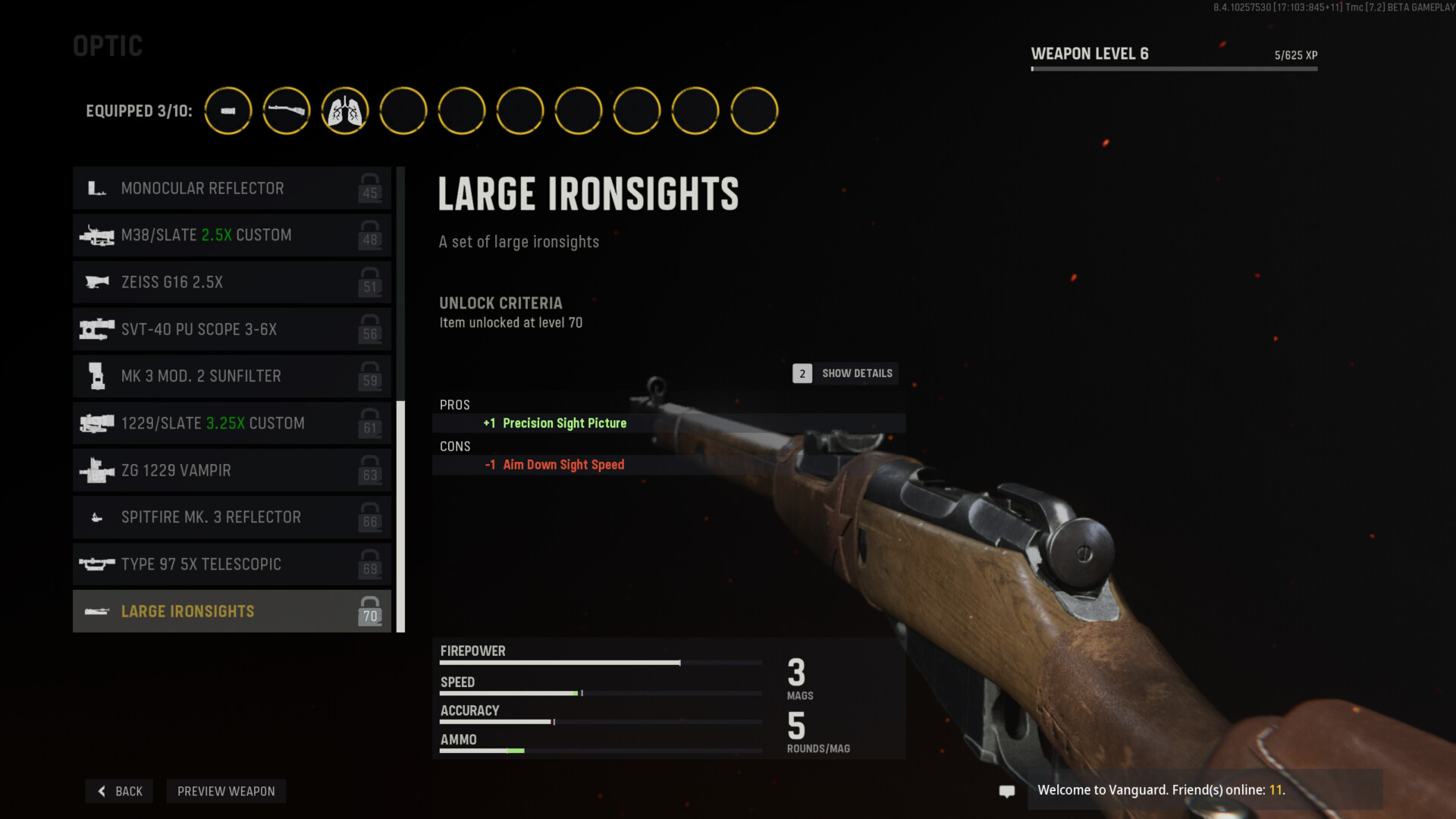
Task: Go back with the Back button
Action: click(x=120, y=791)
